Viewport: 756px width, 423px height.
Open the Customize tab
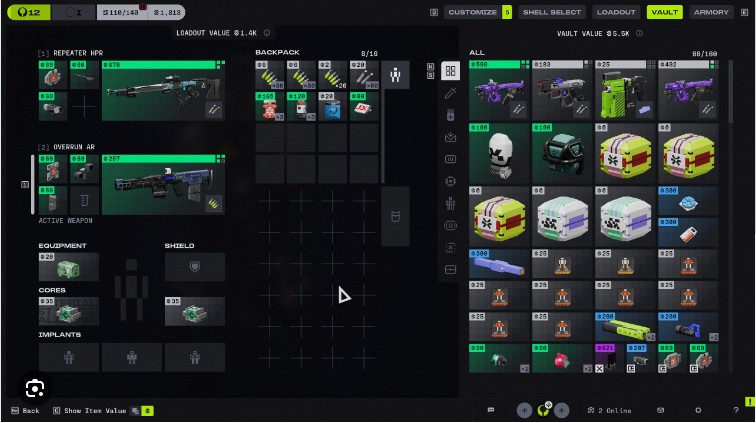pyautogui.click(x=471, y=12)
